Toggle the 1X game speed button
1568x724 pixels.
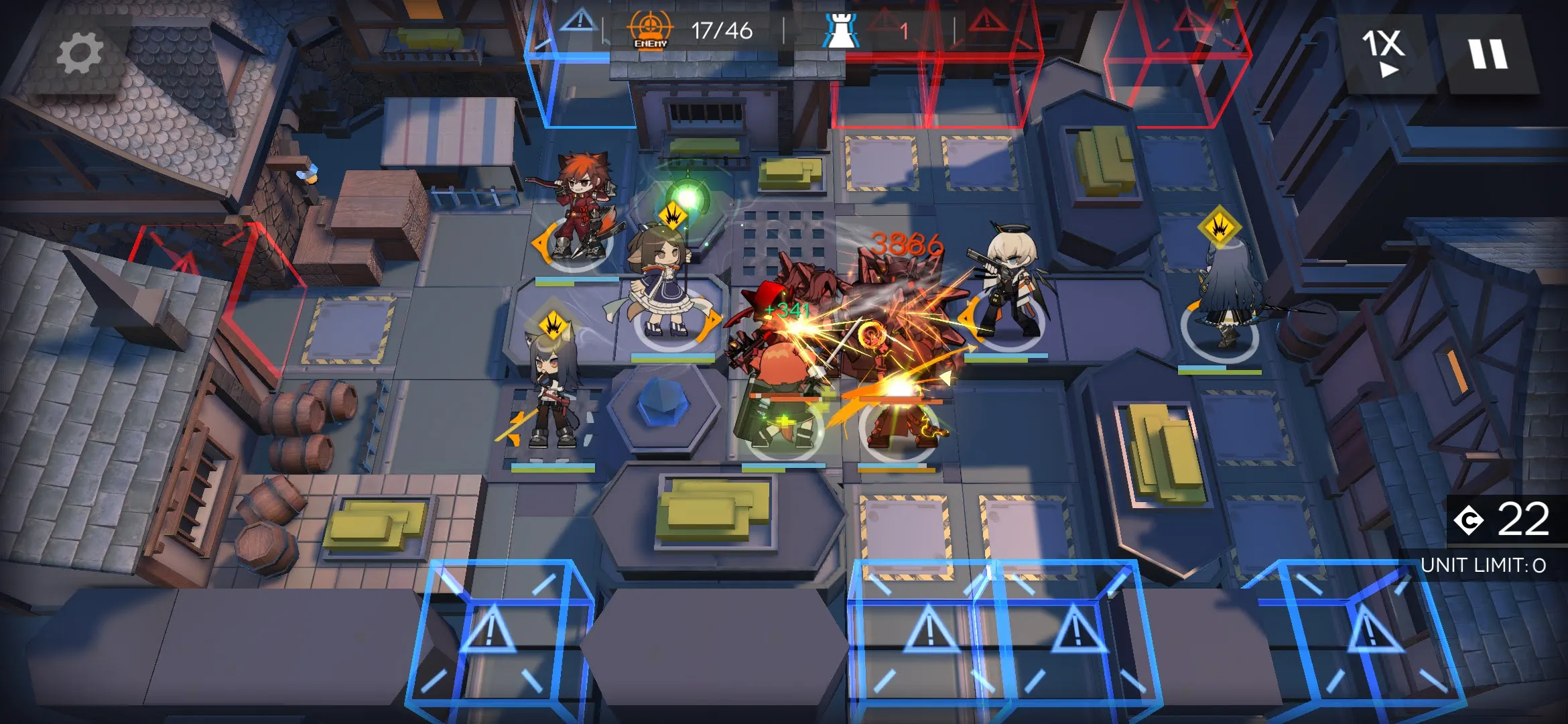pyautogui.click(x=1384, y=52)
